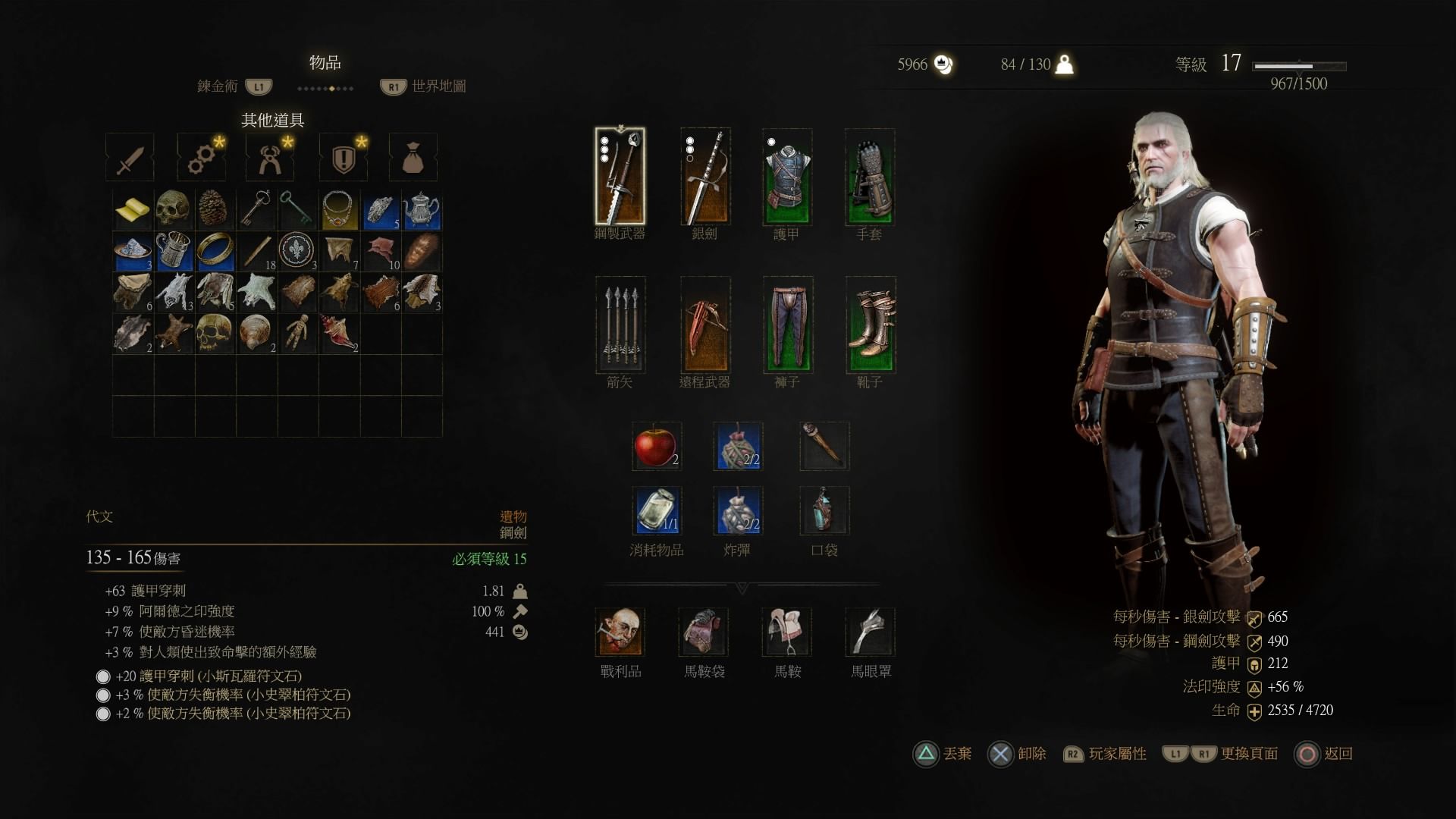This screenshot has width=1456, height=819.
Task: Select the silver teapot in the inventory
Action: pyautogui.click(x=421, y=210)
